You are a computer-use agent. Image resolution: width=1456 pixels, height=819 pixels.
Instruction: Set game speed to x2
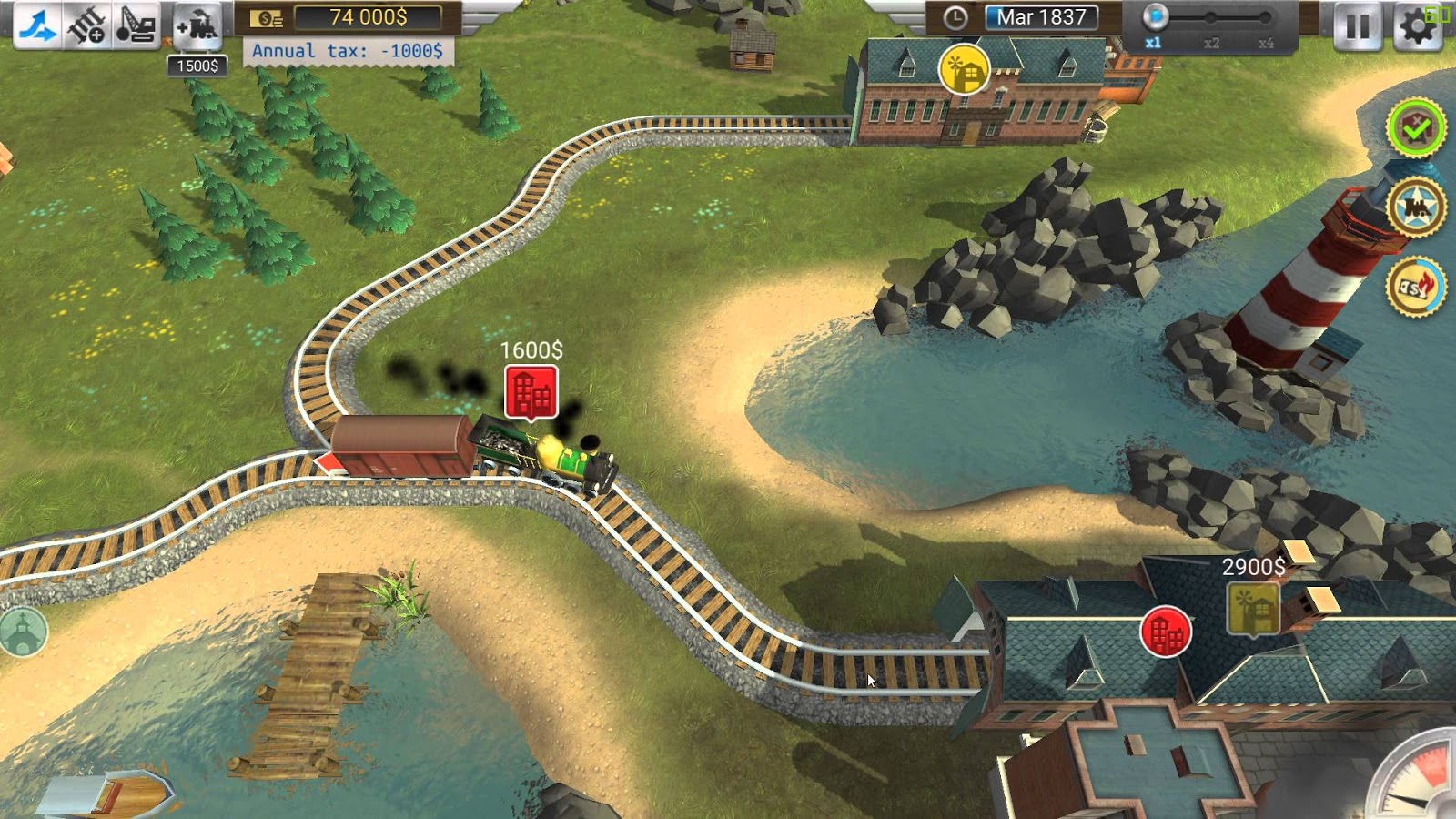[x=1210, y=18]
